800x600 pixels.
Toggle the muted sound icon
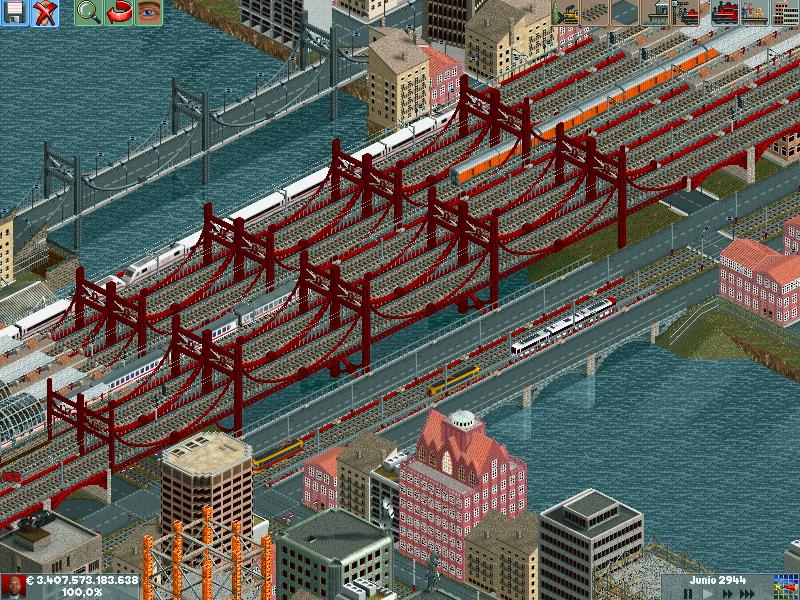(x=45, y=13)
